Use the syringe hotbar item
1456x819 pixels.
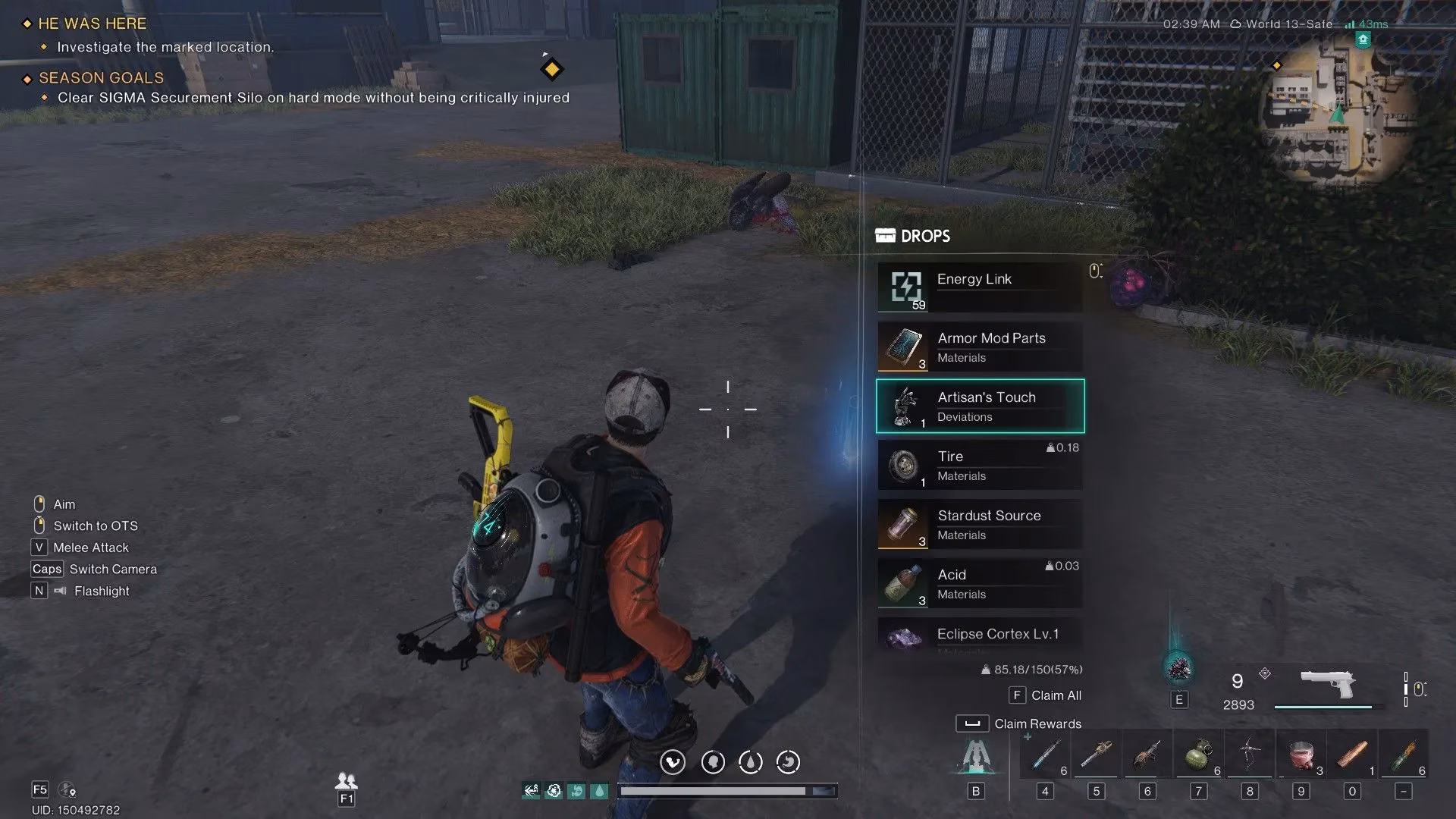[x=1045, y=755]
